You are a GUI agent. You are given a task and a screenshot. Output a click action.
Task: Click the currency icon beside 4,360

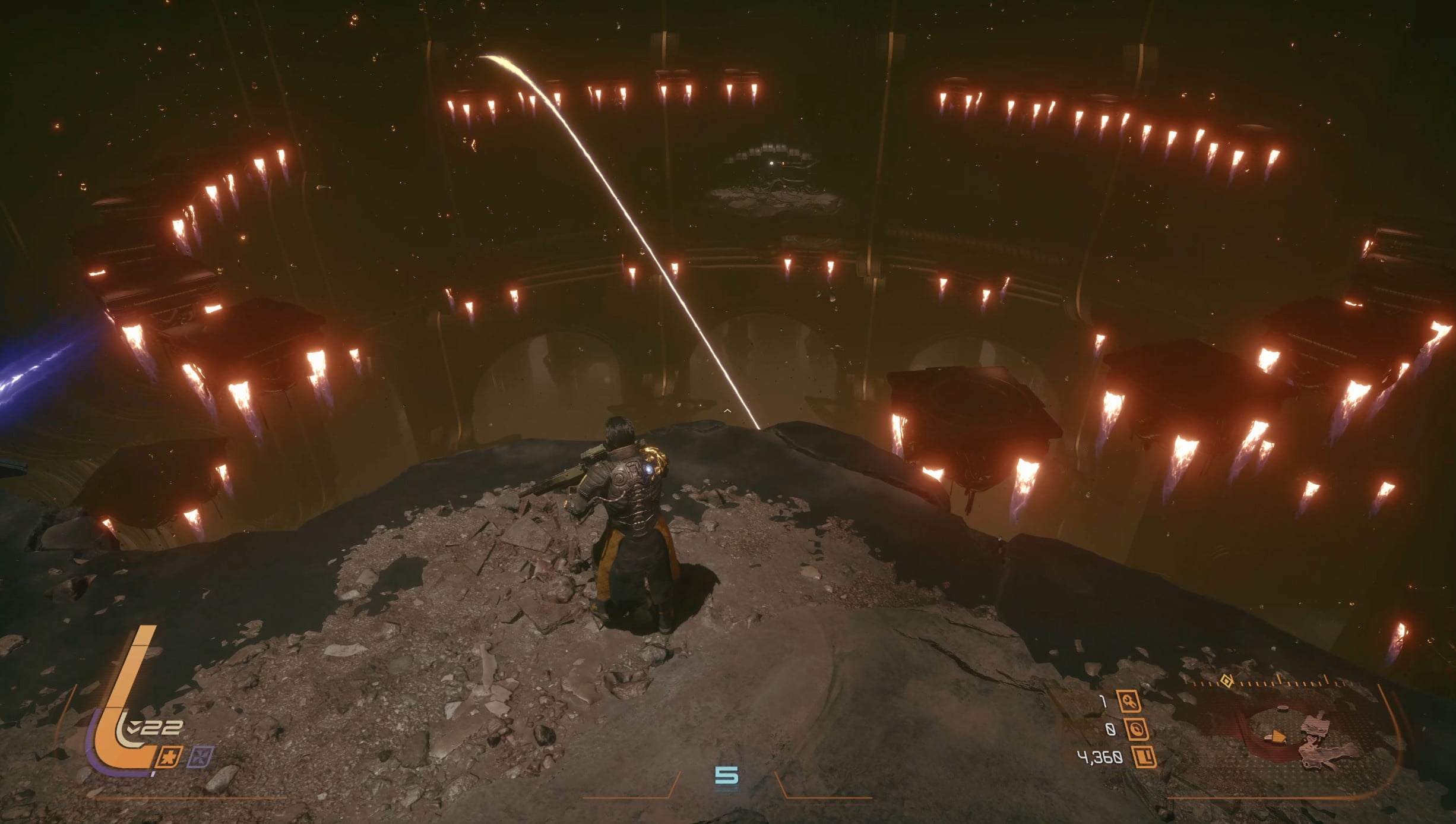[x=1145, y=757]
